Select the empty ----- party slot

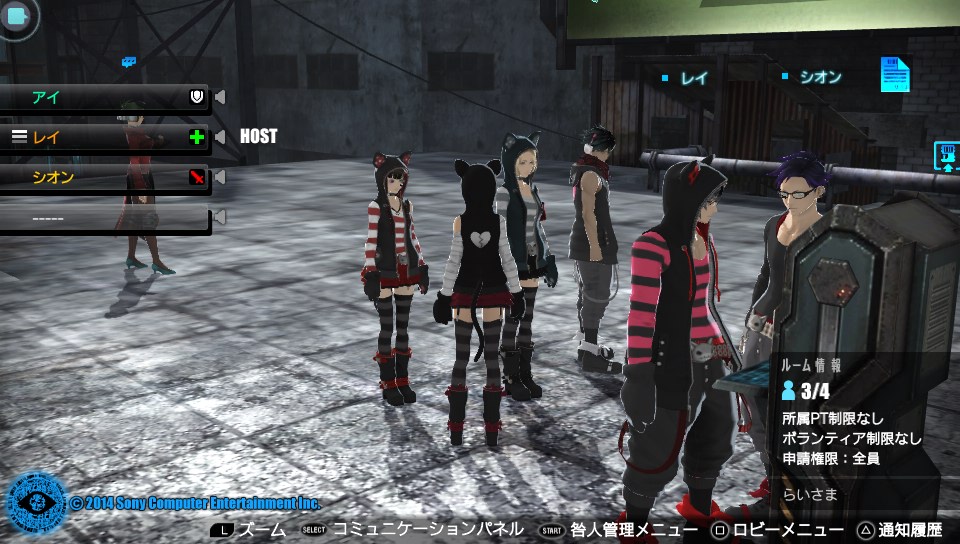point(100,217)
